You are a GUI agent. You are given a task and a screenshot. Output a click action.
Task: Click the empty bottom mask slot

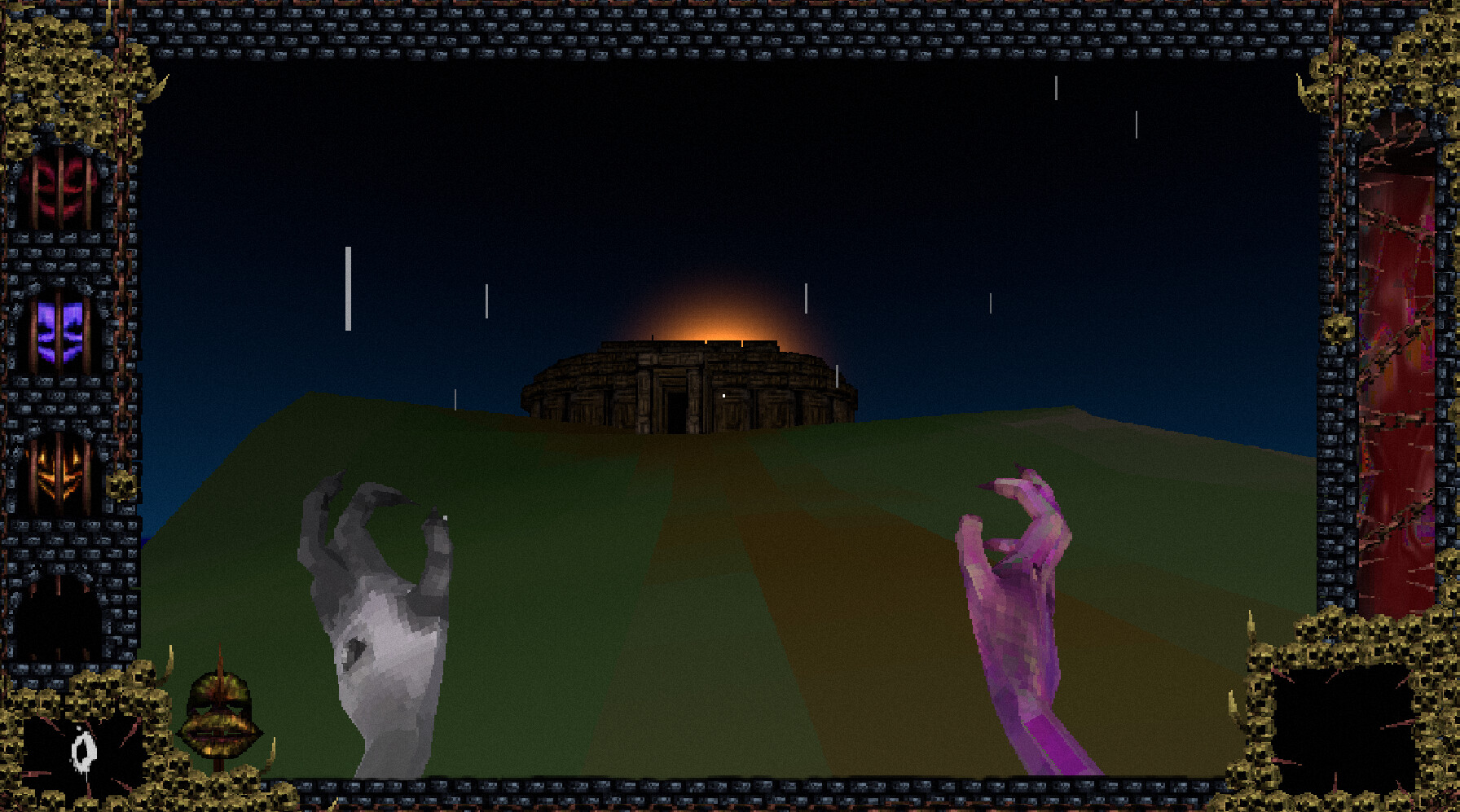pos(55,619)
